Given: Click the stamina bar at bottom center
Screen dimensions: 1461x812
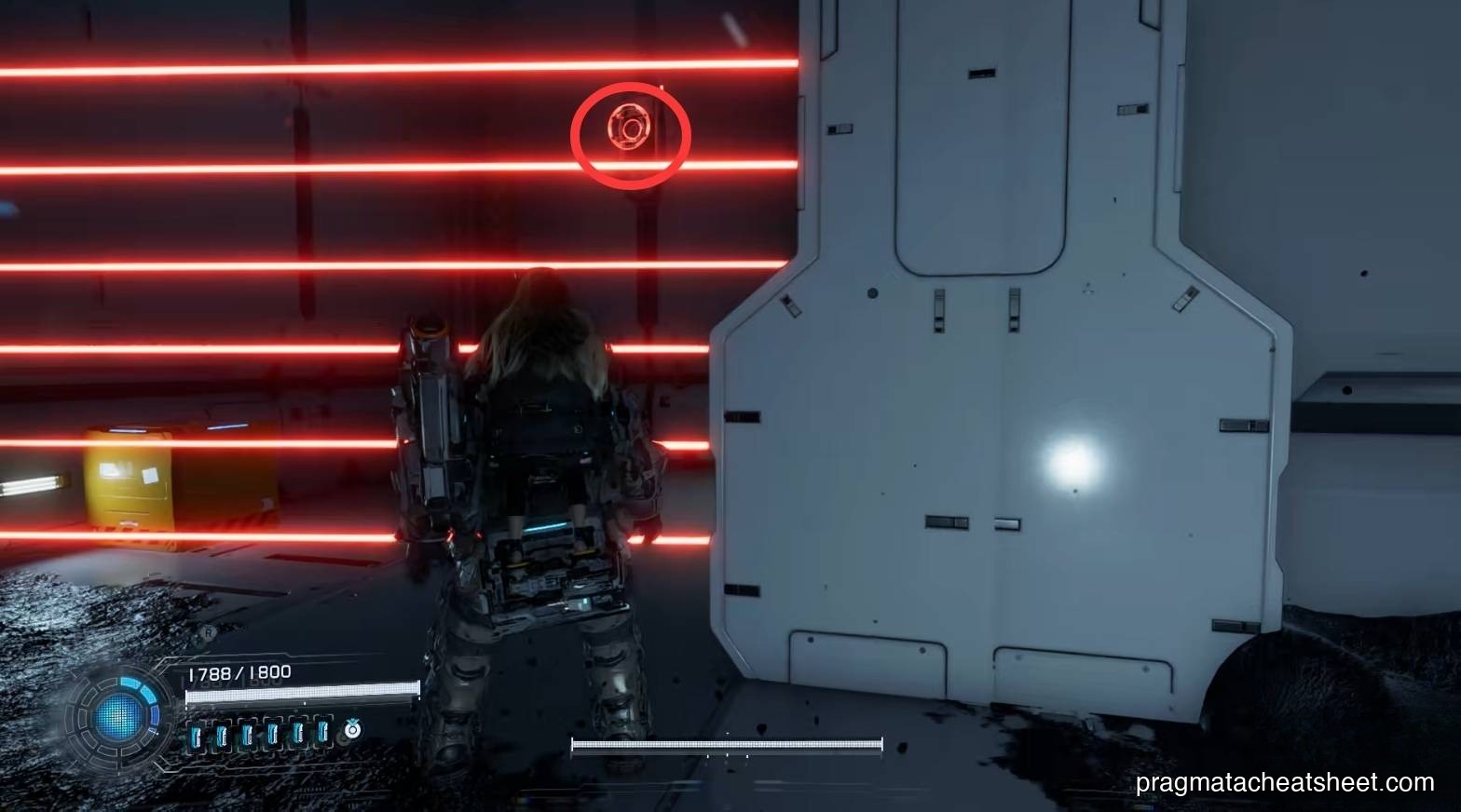Looking at the screenshot, I should (726, 743).
